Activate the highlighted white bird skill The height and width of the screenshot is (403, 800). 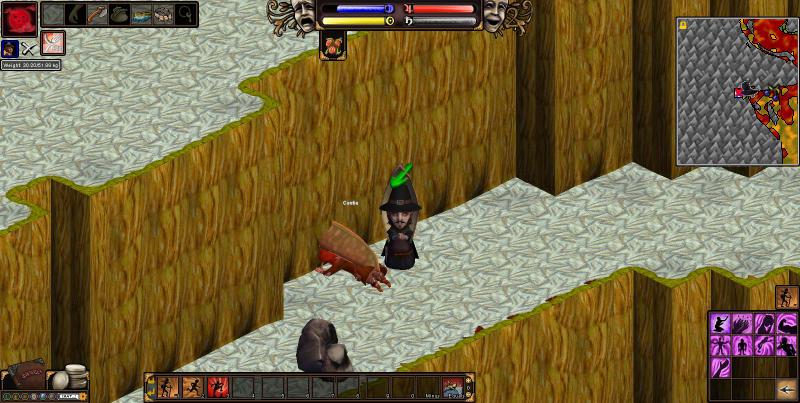tap(52, 43)
